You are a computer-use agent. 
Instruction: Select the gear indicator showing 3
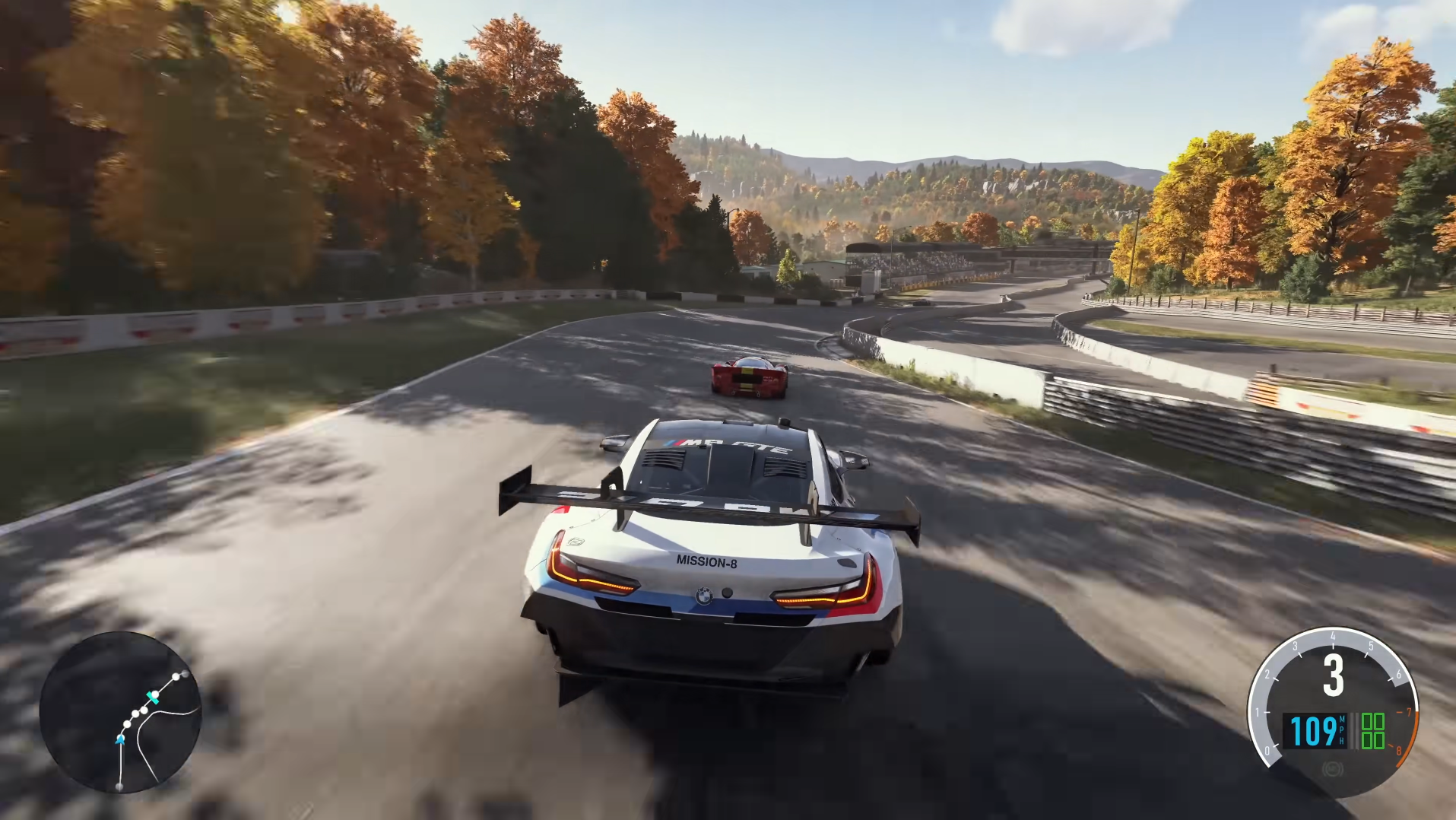click(1334, 672)
